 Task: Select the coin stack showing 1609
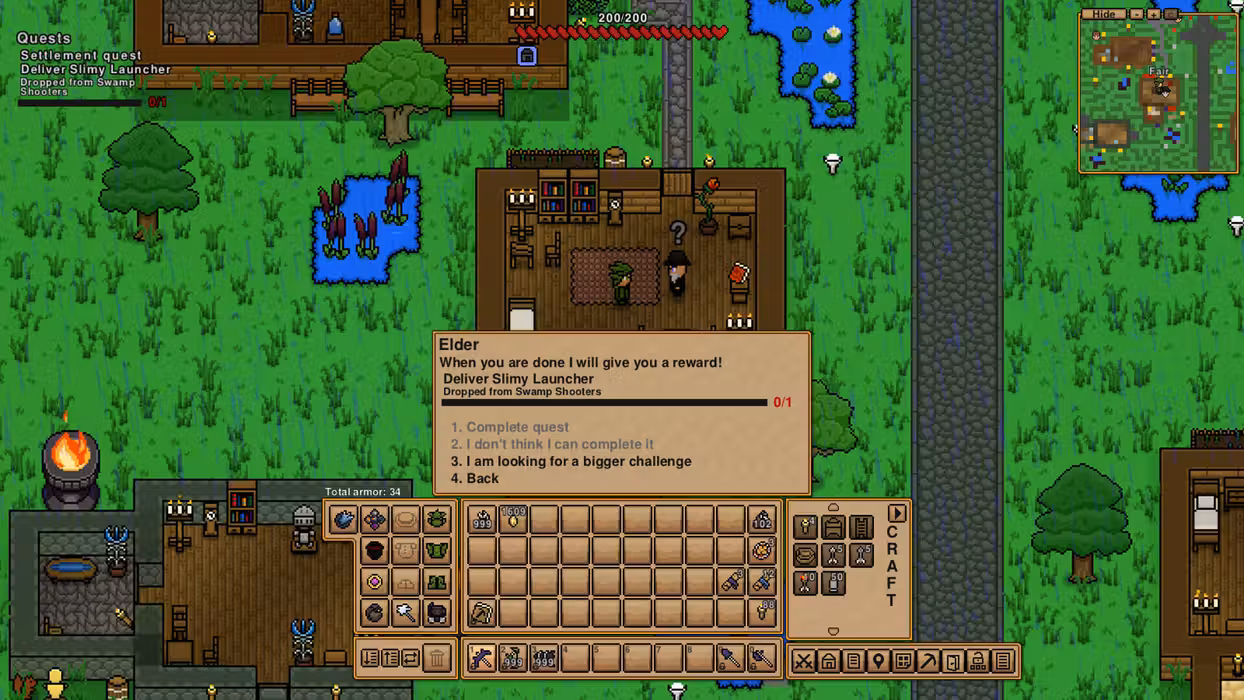[x=513, y=519]
